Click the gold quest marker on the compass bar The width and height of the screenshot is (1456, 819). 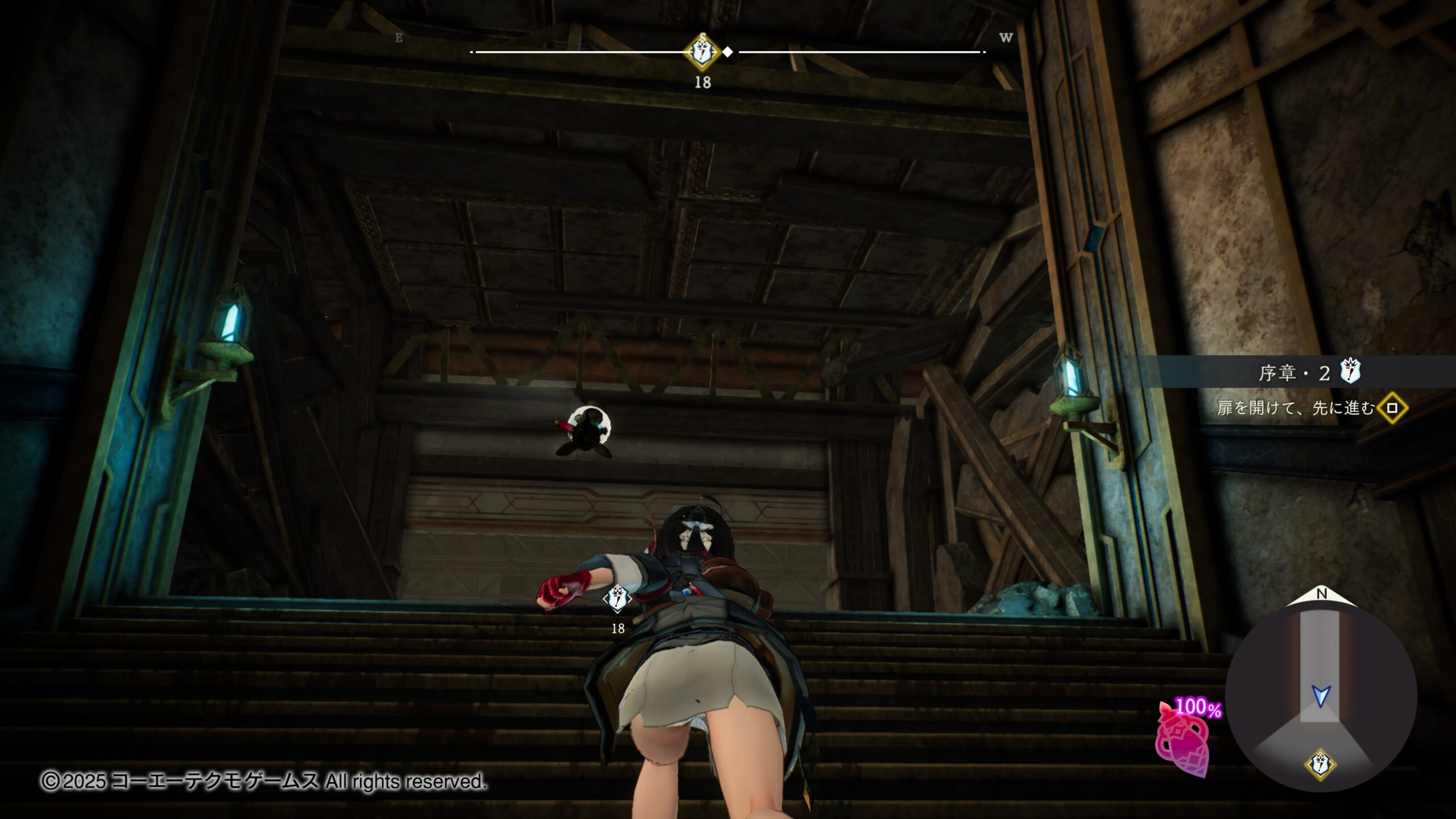coord(703,52)
